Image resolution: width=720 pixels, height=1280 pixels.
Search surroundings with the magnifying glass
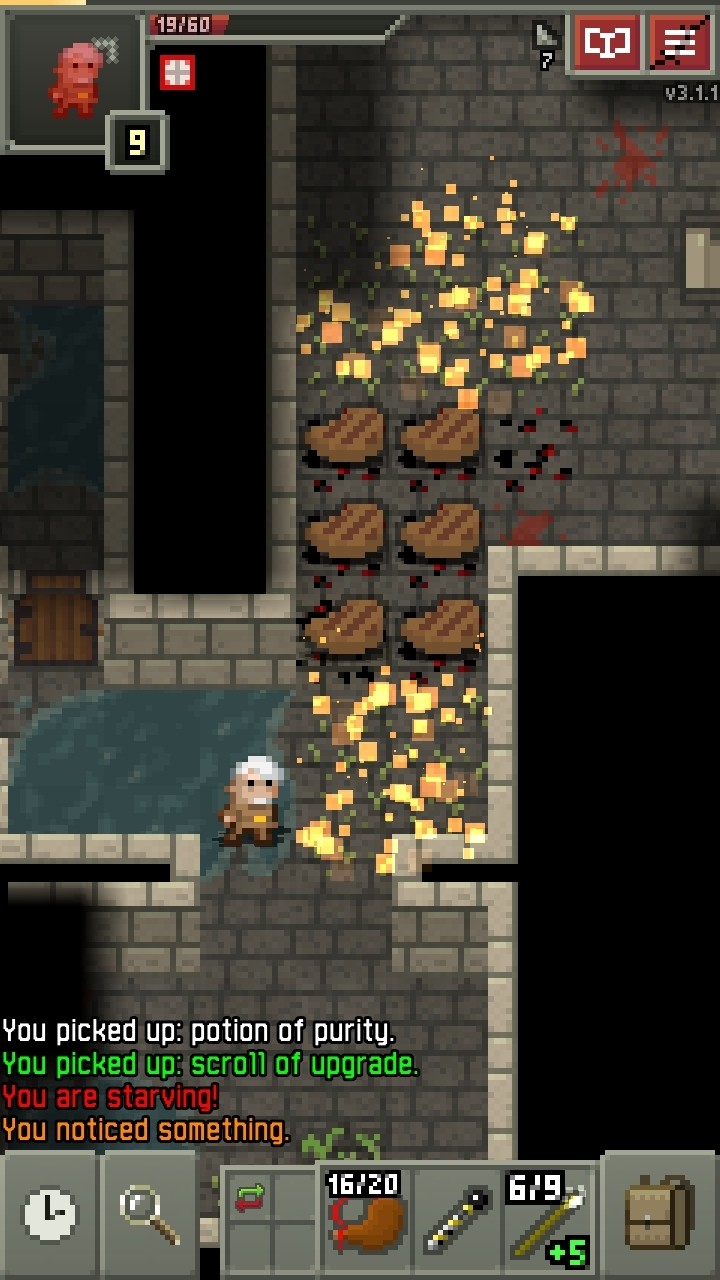click(x=150, y=1213)
